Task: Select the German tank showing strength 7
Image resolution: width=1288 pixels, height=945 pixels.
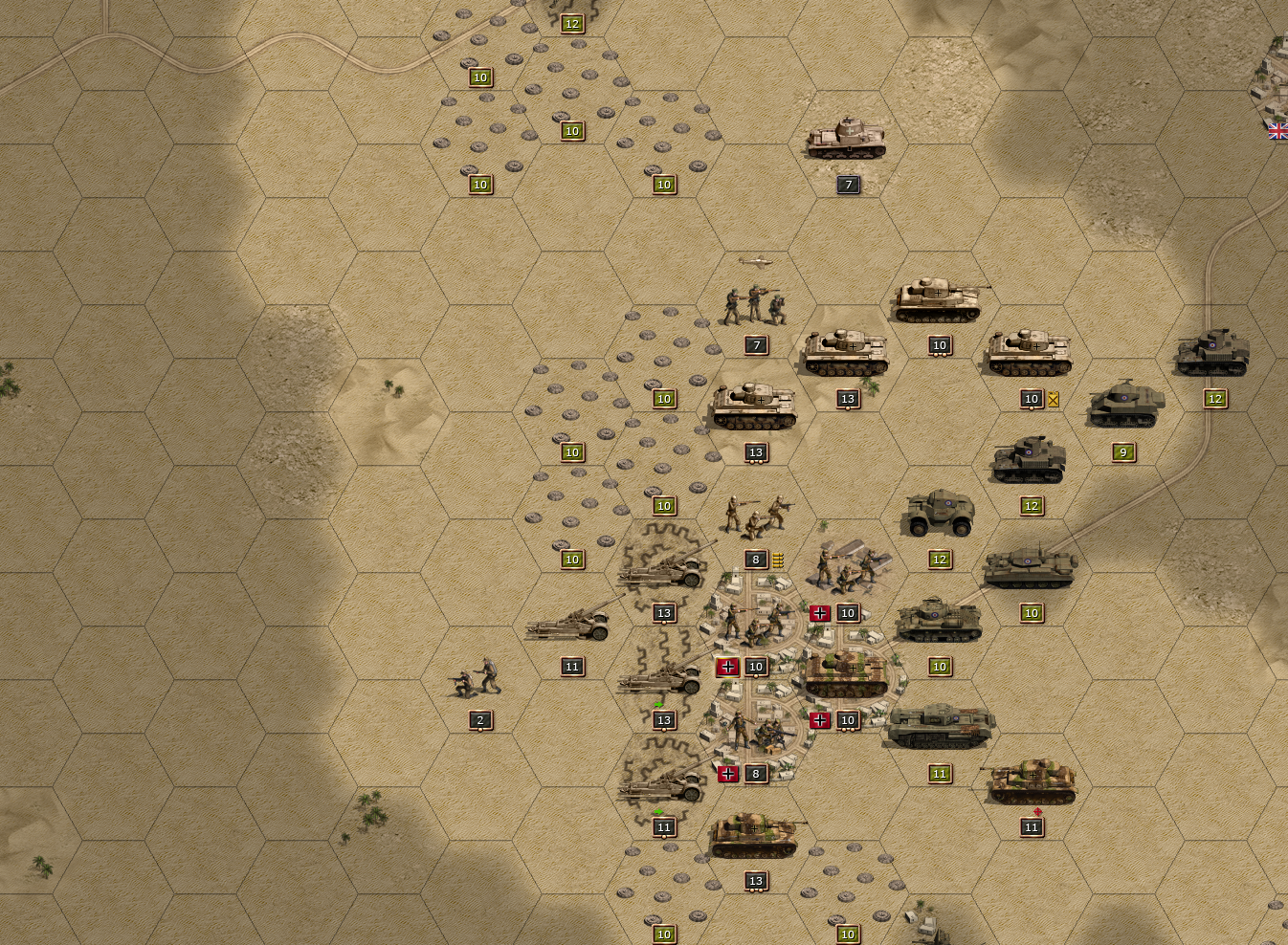Action: point(846,140)
